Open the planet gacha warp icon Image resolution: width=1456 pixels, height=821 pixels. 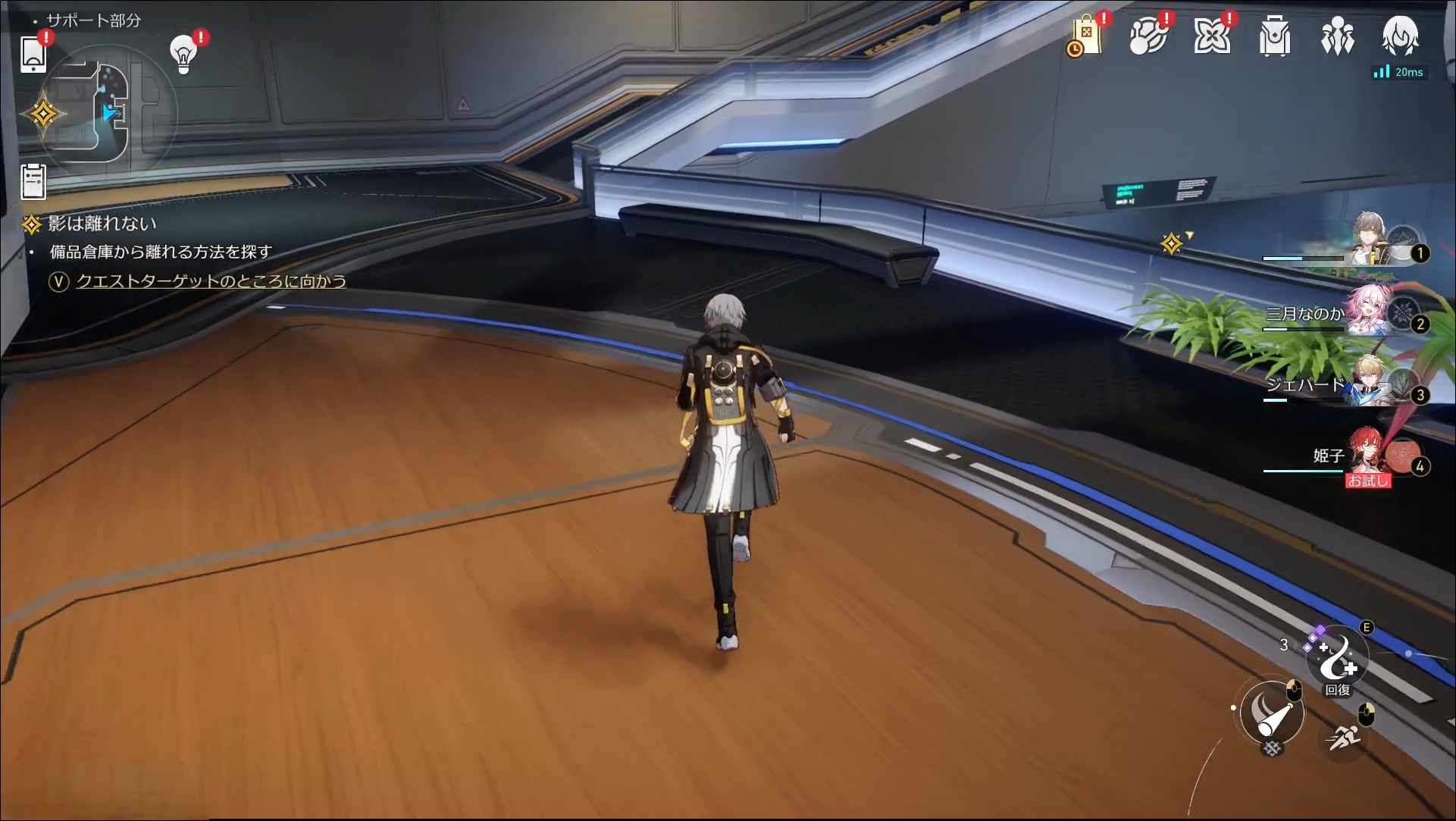point(1148,37)
